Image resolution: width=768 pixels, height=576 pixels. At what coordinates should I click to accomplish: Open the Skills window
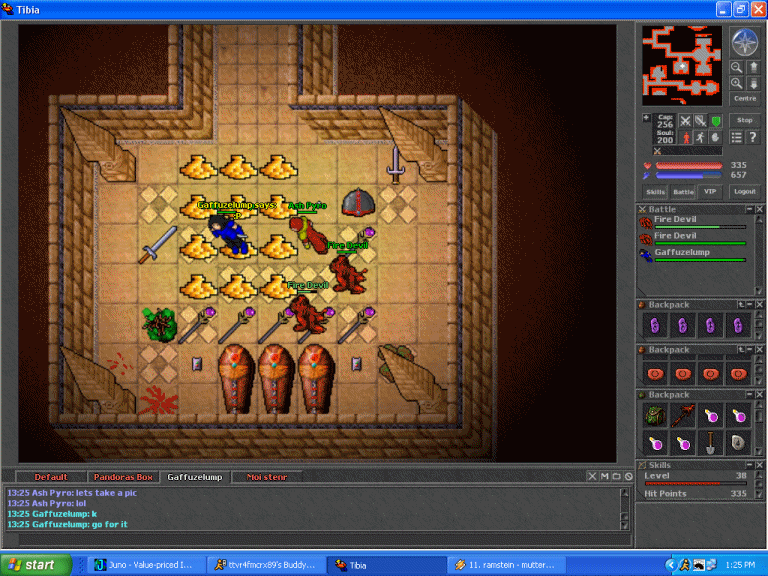pyautogui.click(x=655, y=191)
